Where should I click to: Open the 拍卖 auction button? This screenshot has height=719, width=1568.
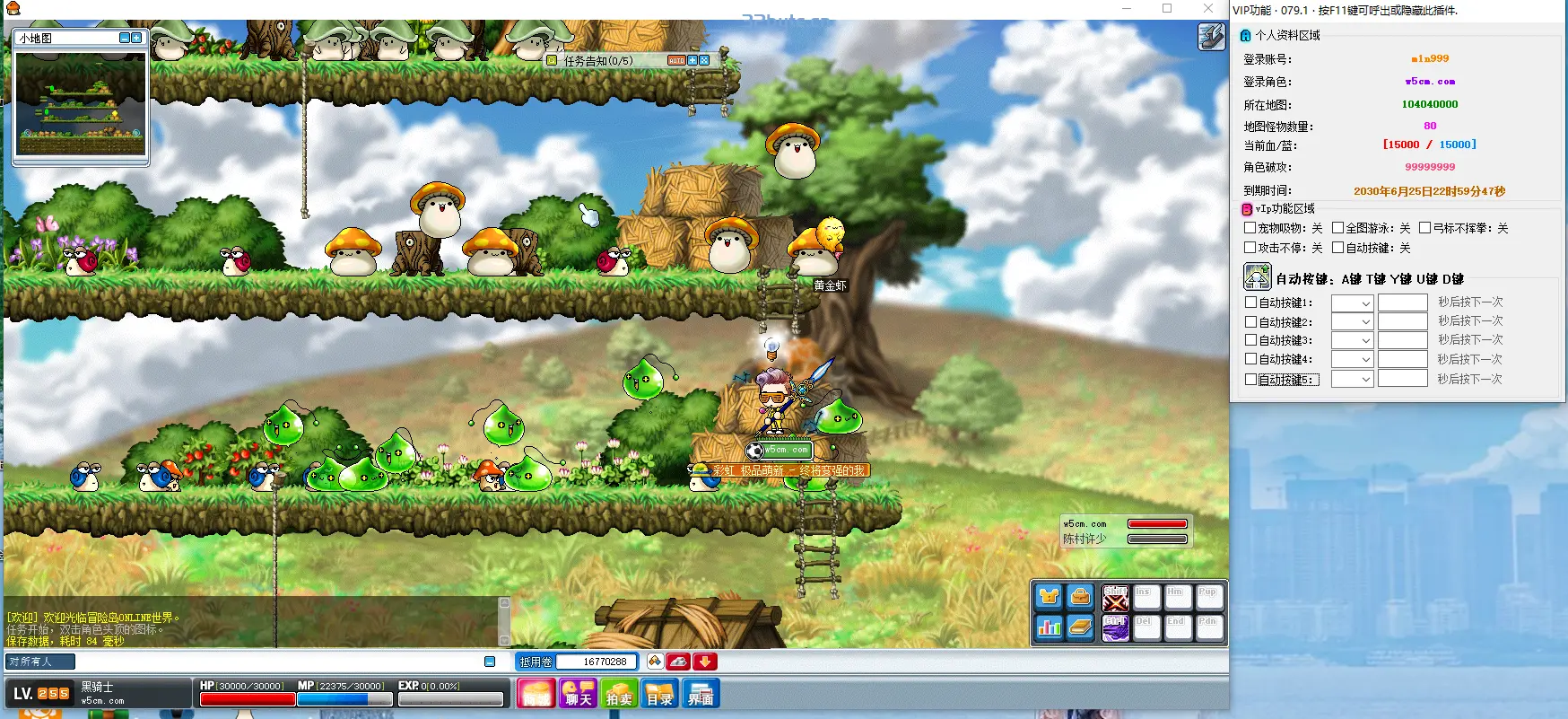click(x=619, y=694)
